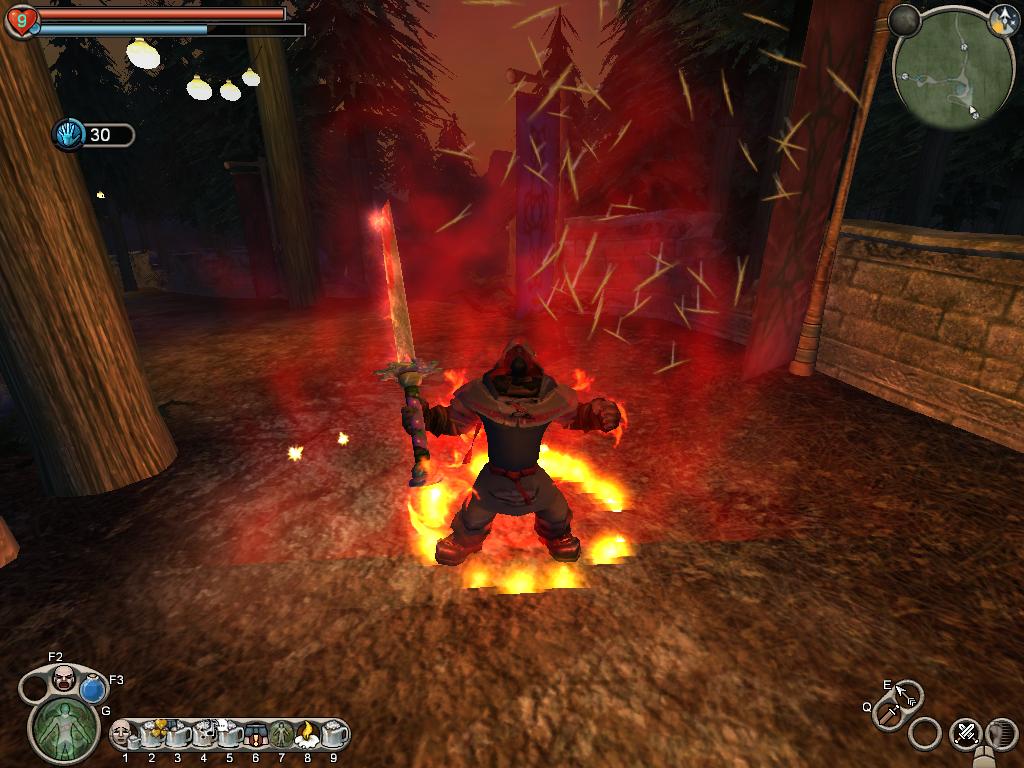This screenshot has width=1024, height=768.
Task: Use the blue mana potion quick slot
Action: click(93, 689)
